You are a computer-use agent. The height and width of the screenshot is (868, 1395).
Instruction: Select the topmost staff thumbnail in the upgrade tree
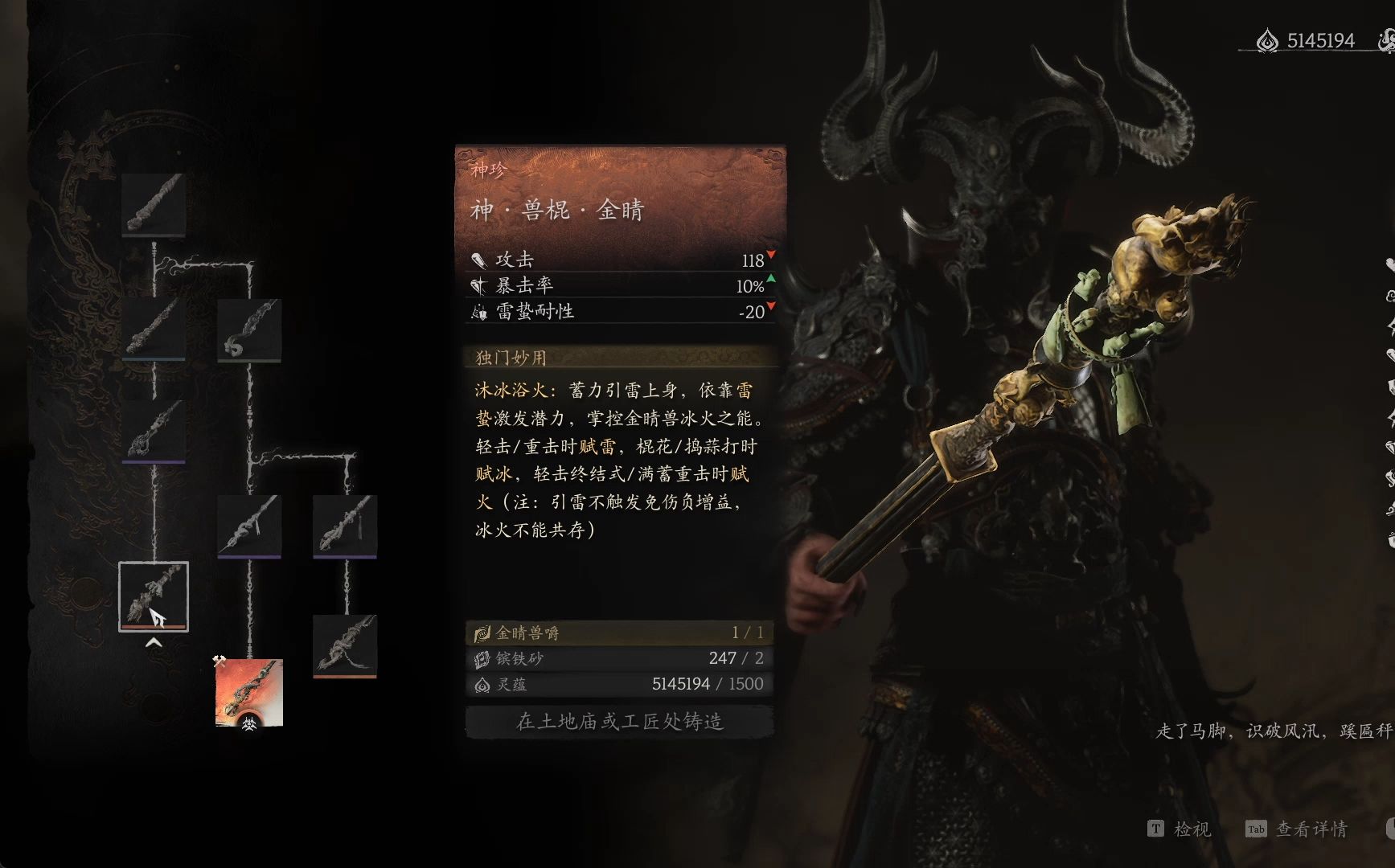coord(154,203)
